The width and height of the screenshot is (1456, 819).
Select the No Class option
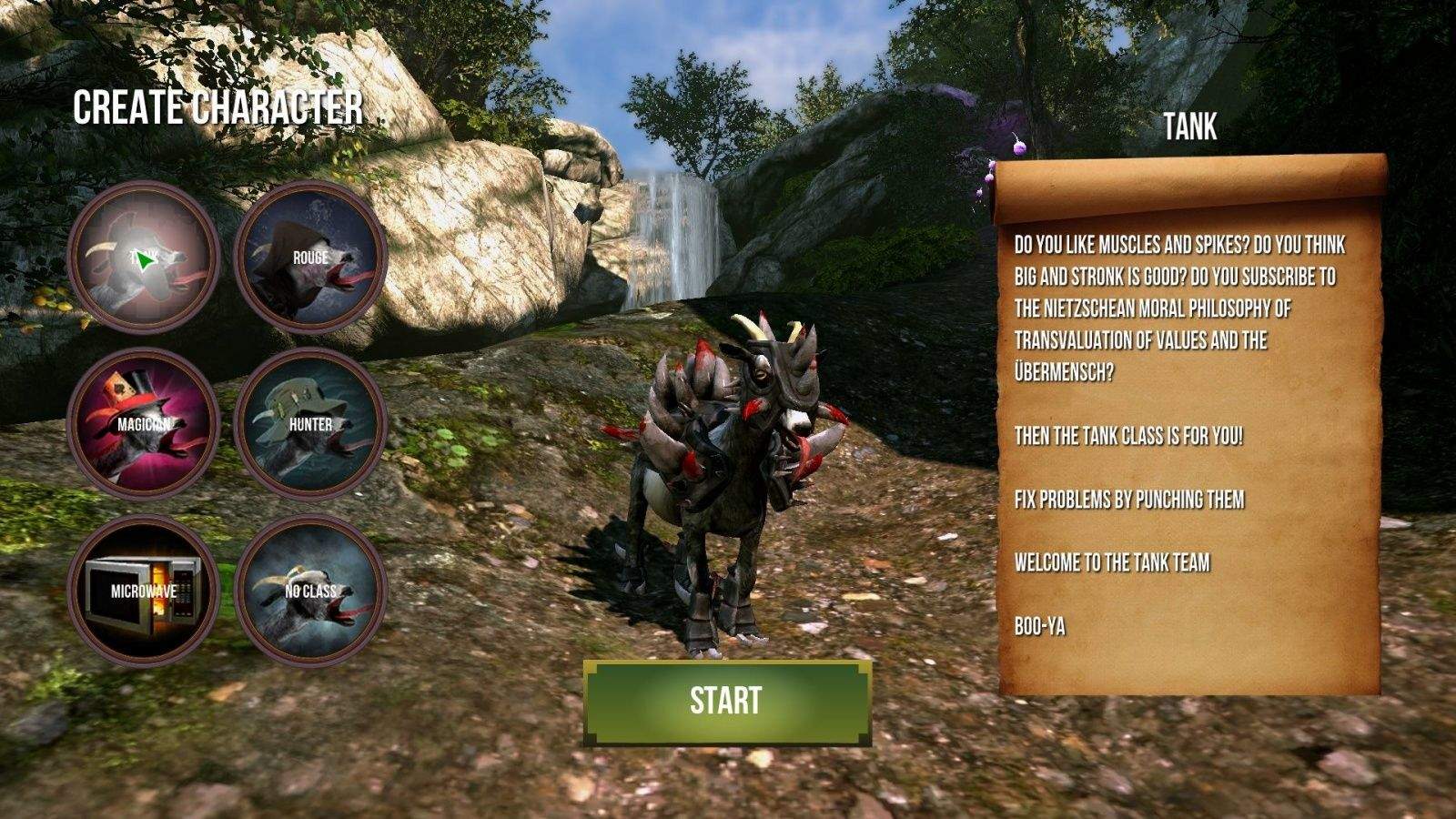point(310,591)
